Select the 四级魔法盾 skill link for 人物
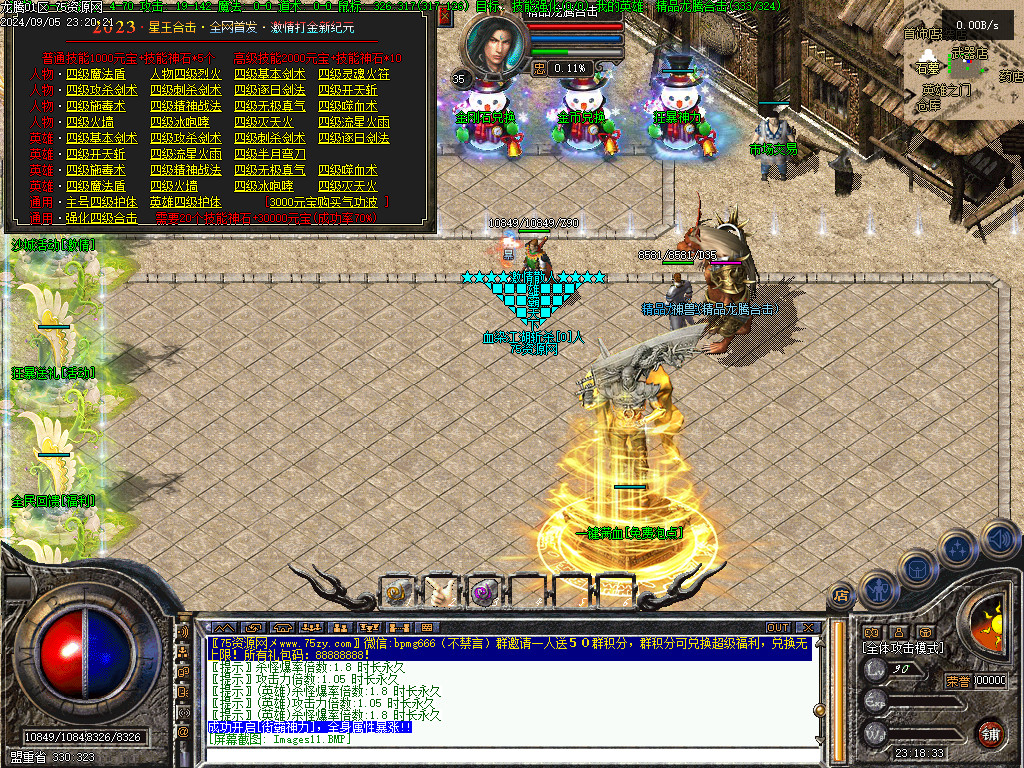 click(96, 74)
